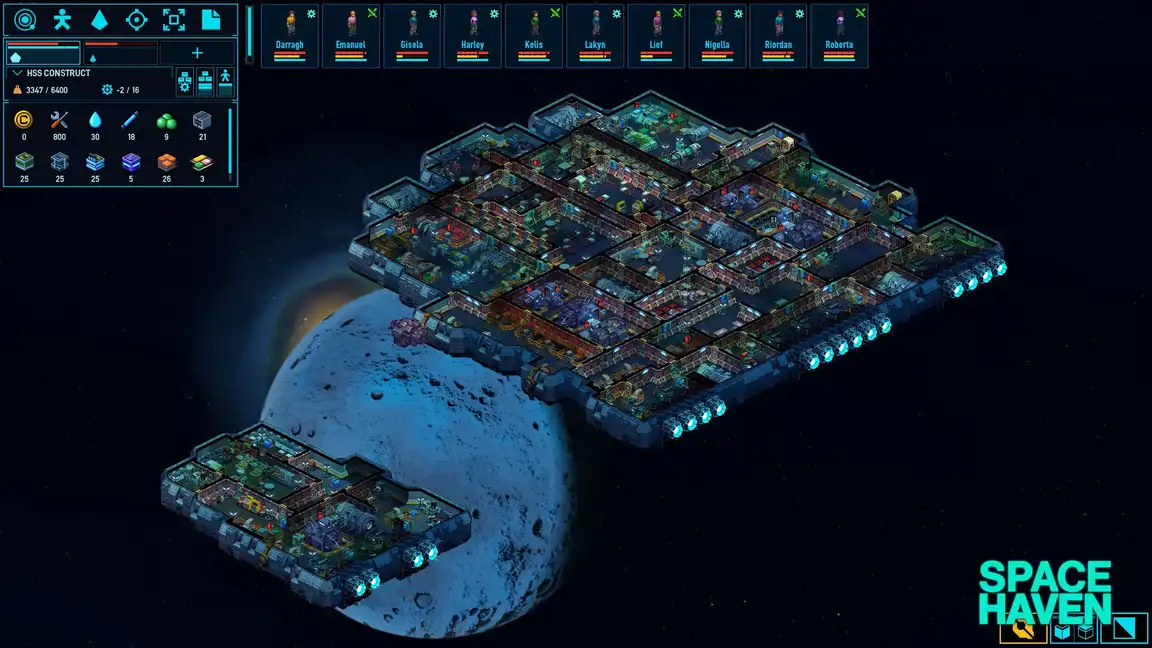Click the water droplet toolbar icon
This screenshot has width=1152, height=648.
[x=100, y=19]
